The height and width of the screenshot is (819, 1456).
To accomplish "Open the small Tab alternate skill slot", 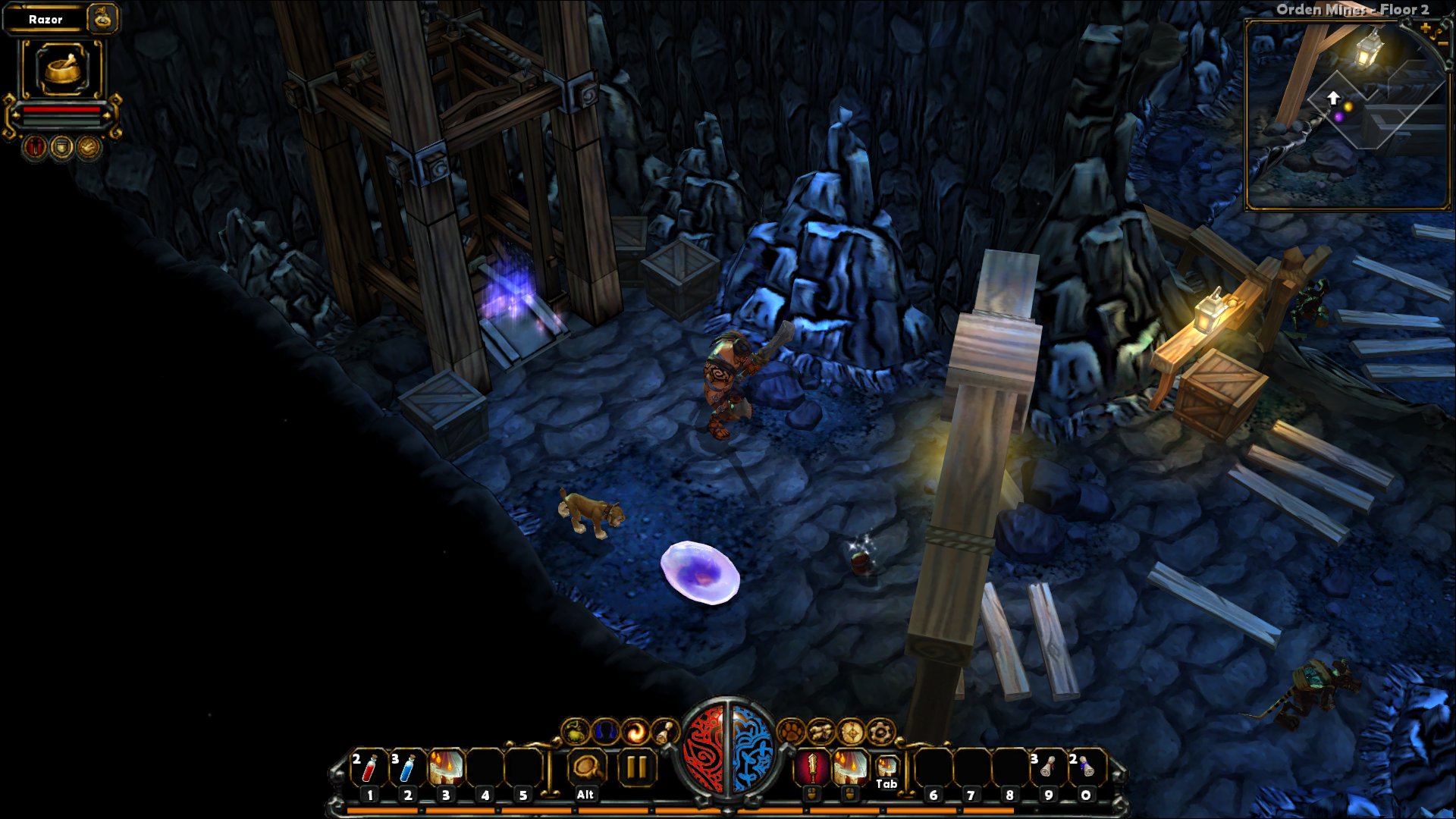I will point(886,767).
